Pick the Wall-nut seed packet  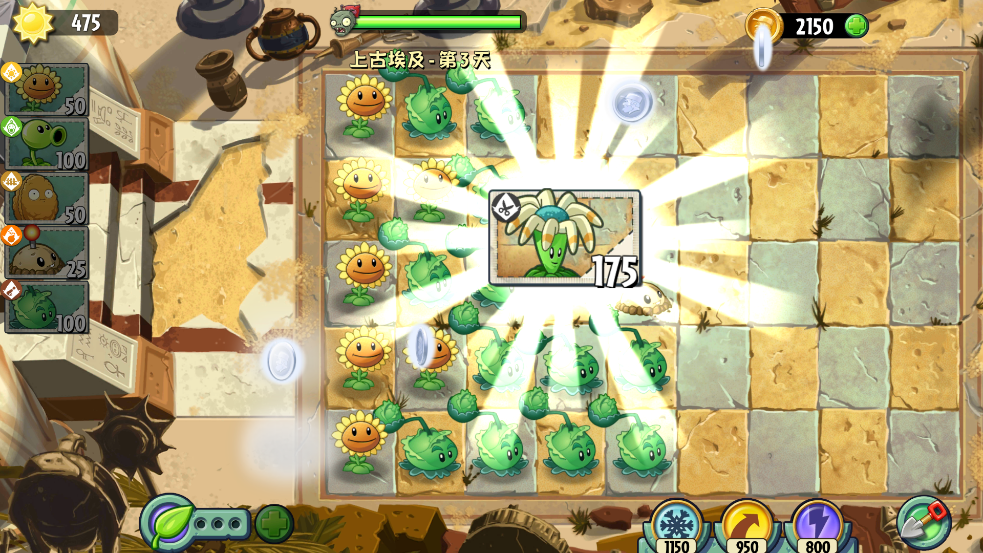pos(47,197)
